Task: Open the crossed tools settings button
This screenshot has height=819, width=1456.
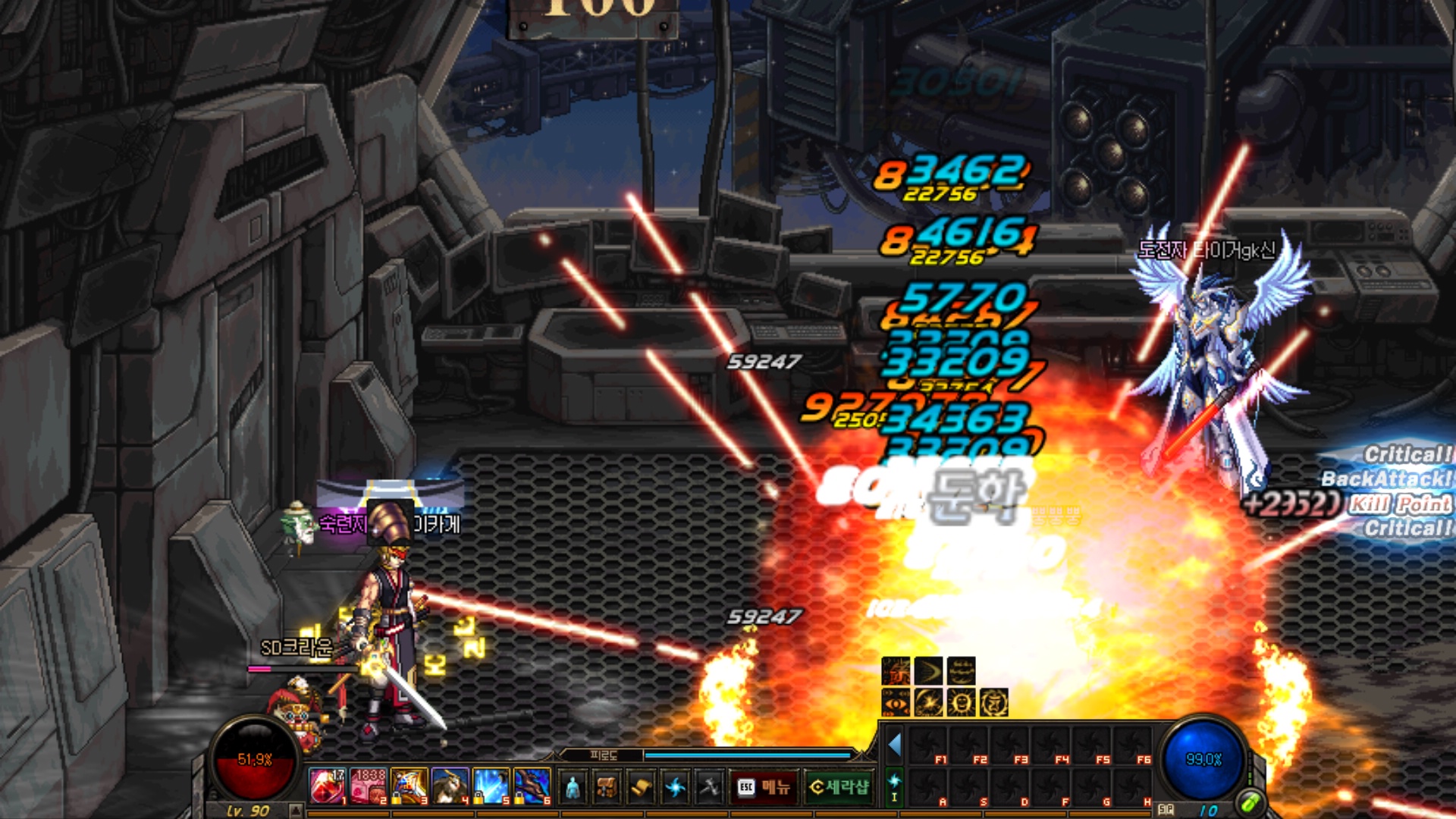Action: point(709,788)
